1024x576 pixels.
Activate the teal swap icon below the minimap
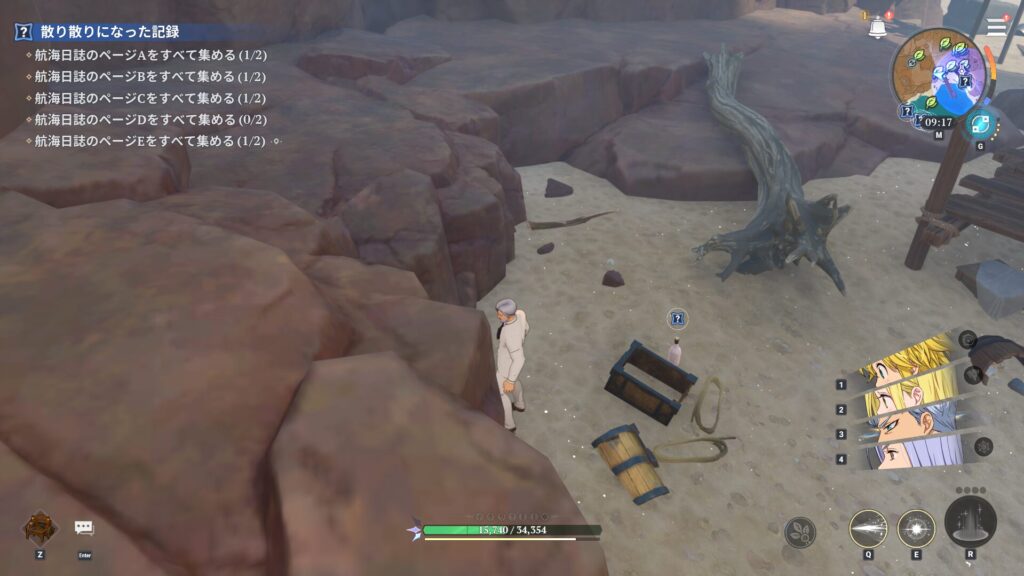(x=980, y=125)
